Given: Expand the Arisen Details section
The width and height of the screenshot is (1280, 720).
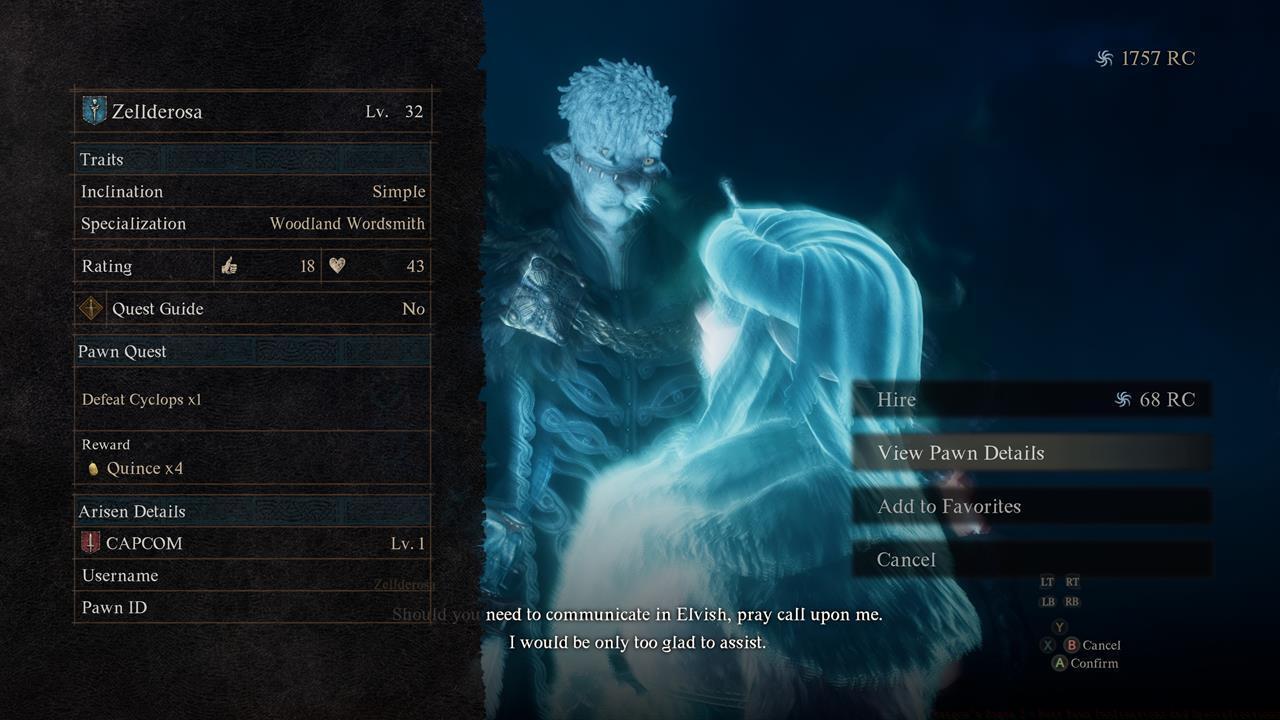Looking at the screenshot, I should click(131, 511).
